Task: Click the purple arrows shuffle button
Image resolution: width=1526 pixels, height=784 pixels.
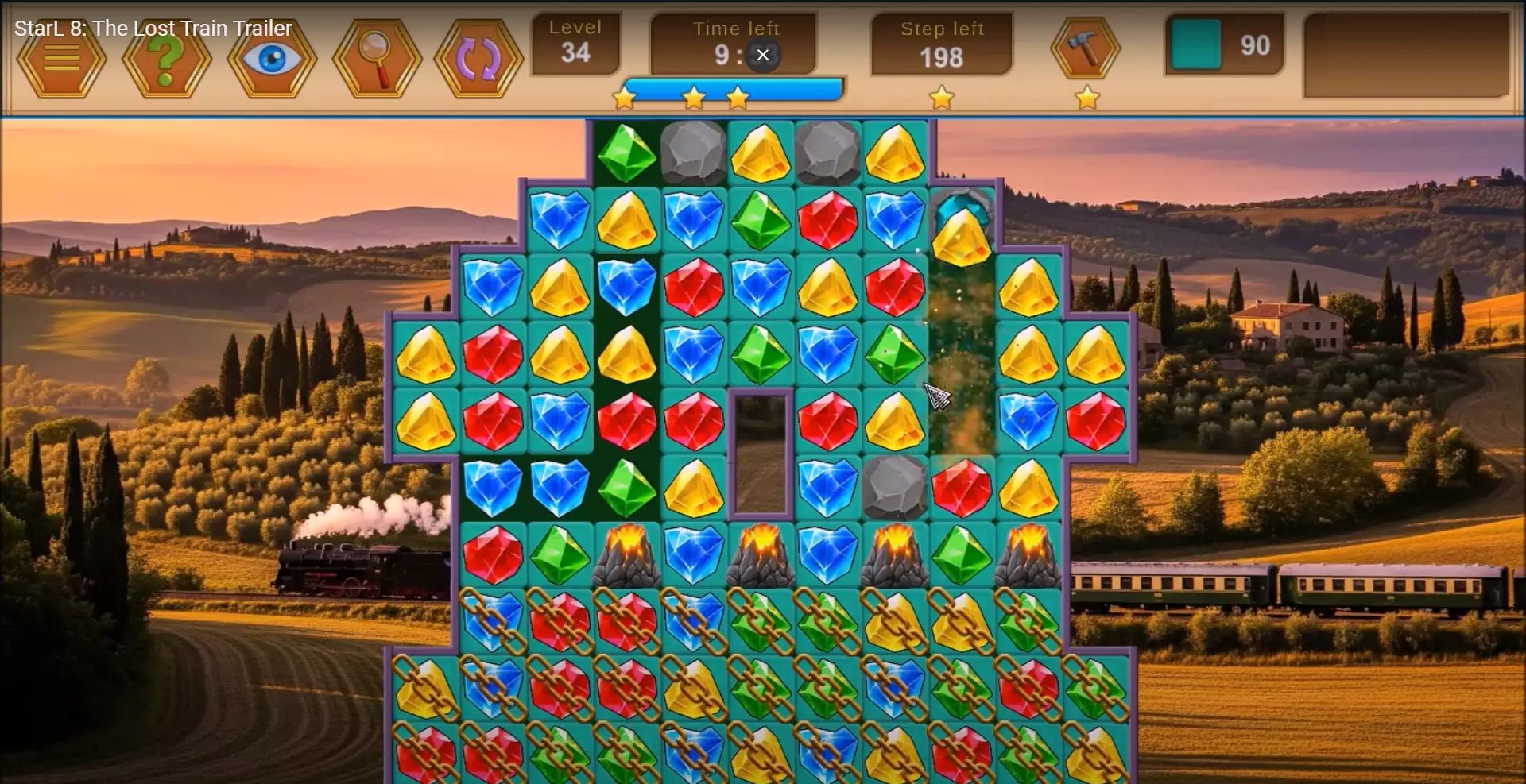Action: (478, 60)
